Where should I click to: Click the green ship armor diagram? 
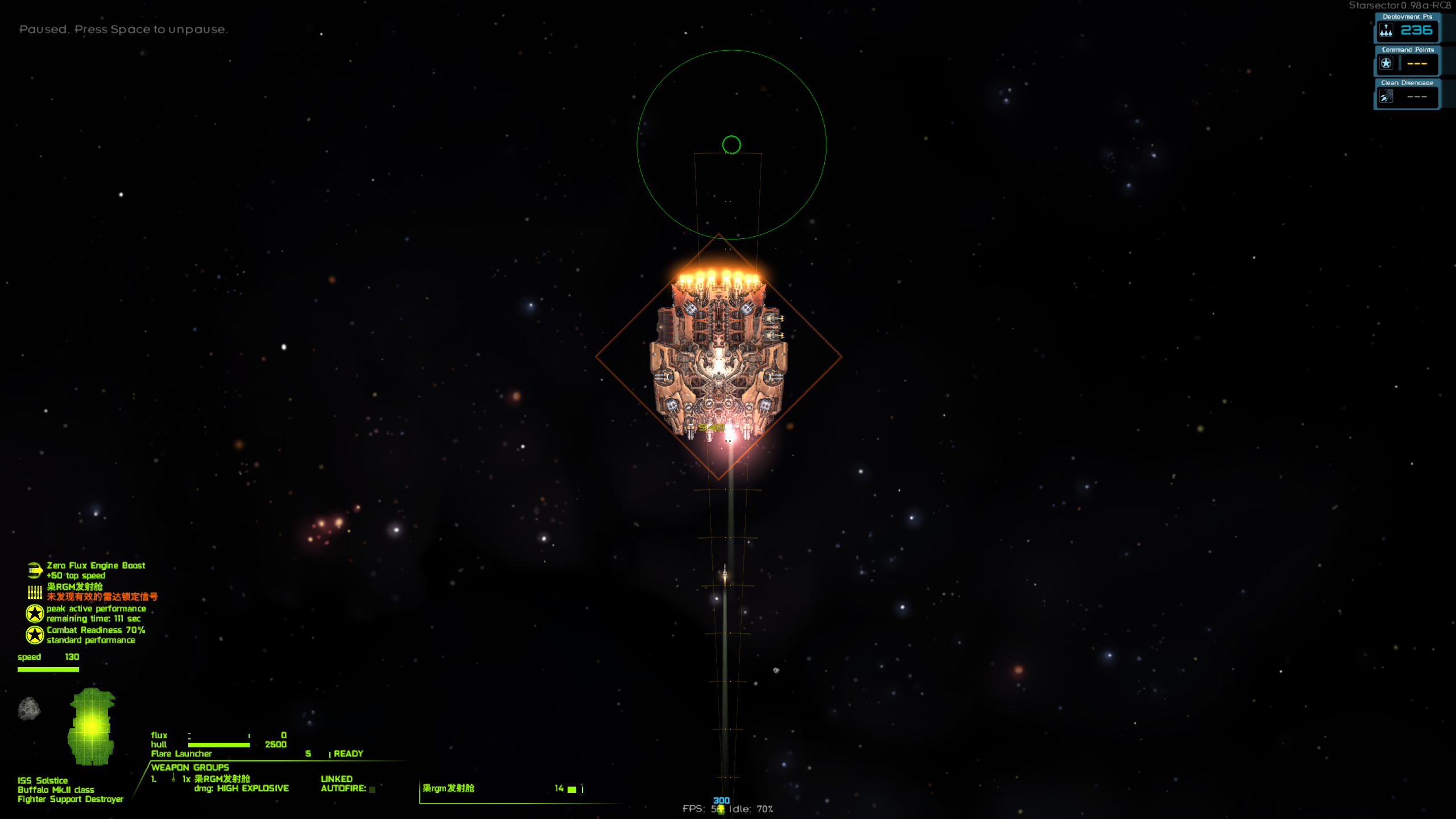[x=91, y=726]
